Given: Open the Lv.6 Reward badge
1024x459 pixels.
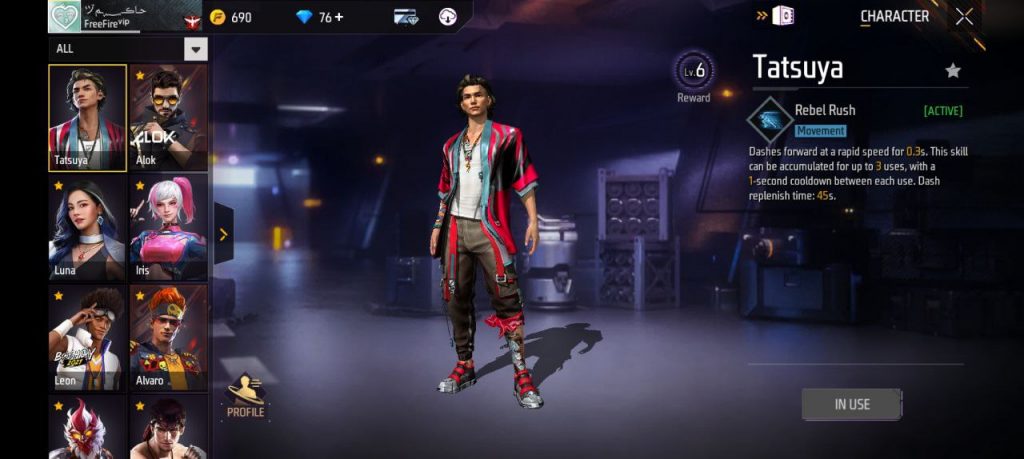Looking at the screenshot, I should click(694, 74).
